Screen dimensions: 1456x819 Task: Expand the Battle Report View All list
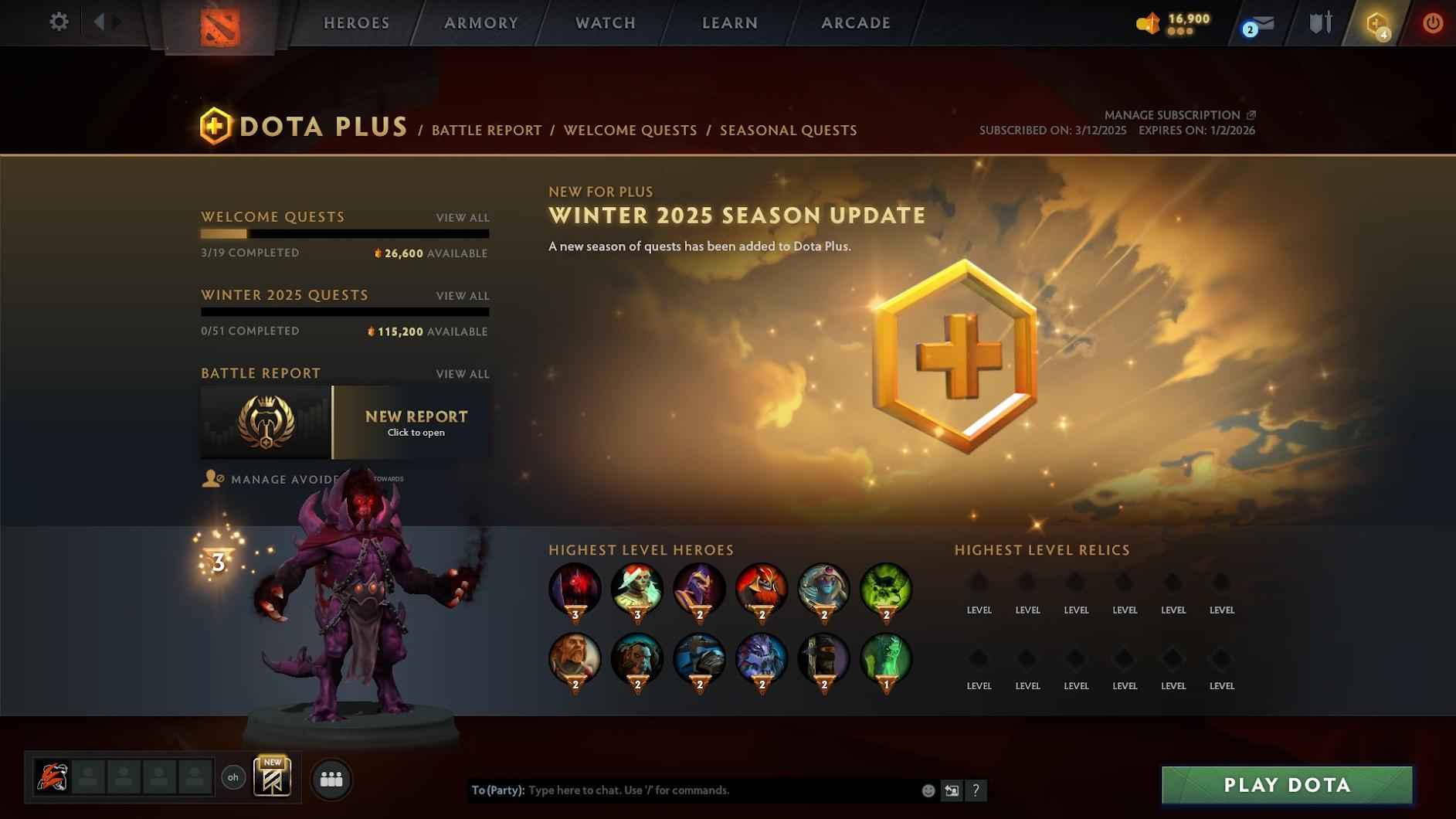pyautogui.click(x=463, y=374)
